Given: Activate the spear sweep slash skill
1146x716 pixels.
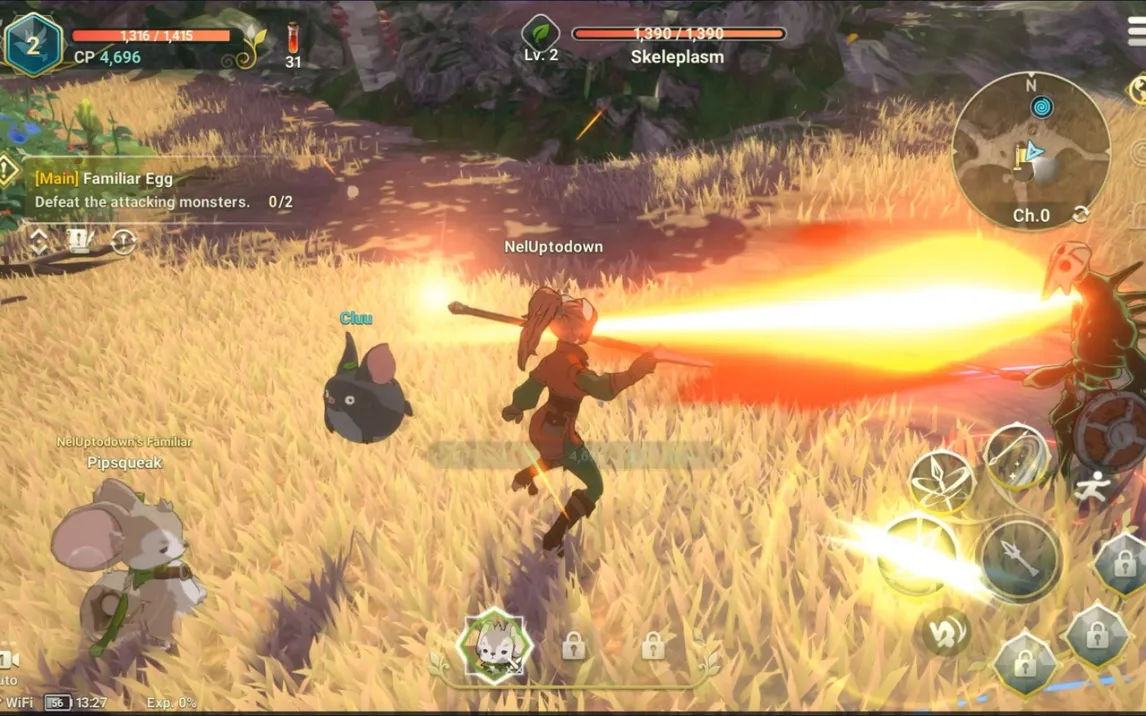Looking at the screenshot, I should click(1017, 455).
